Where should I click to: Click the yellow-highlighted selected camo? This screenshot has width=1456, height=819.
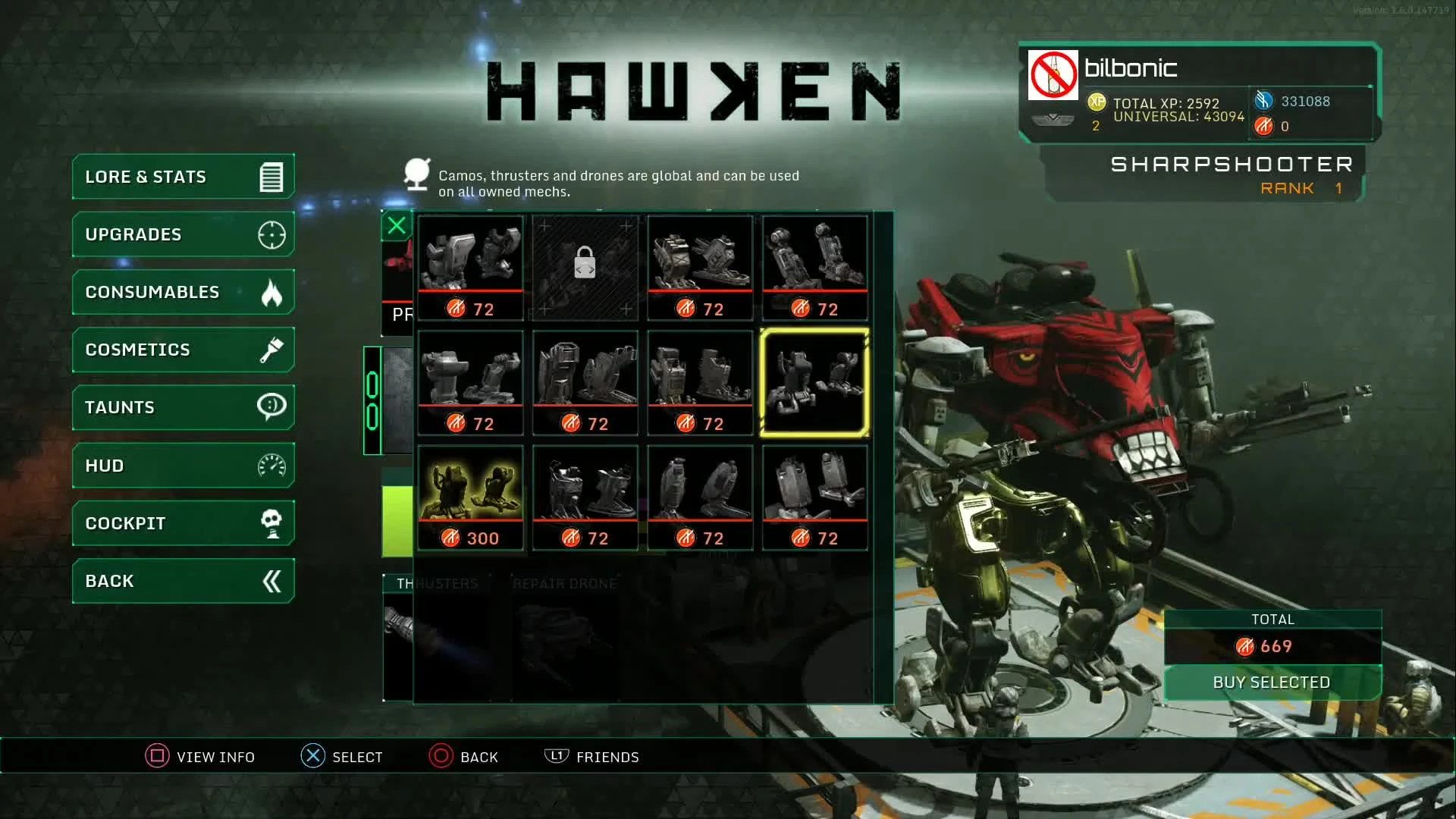coord(814,383)
